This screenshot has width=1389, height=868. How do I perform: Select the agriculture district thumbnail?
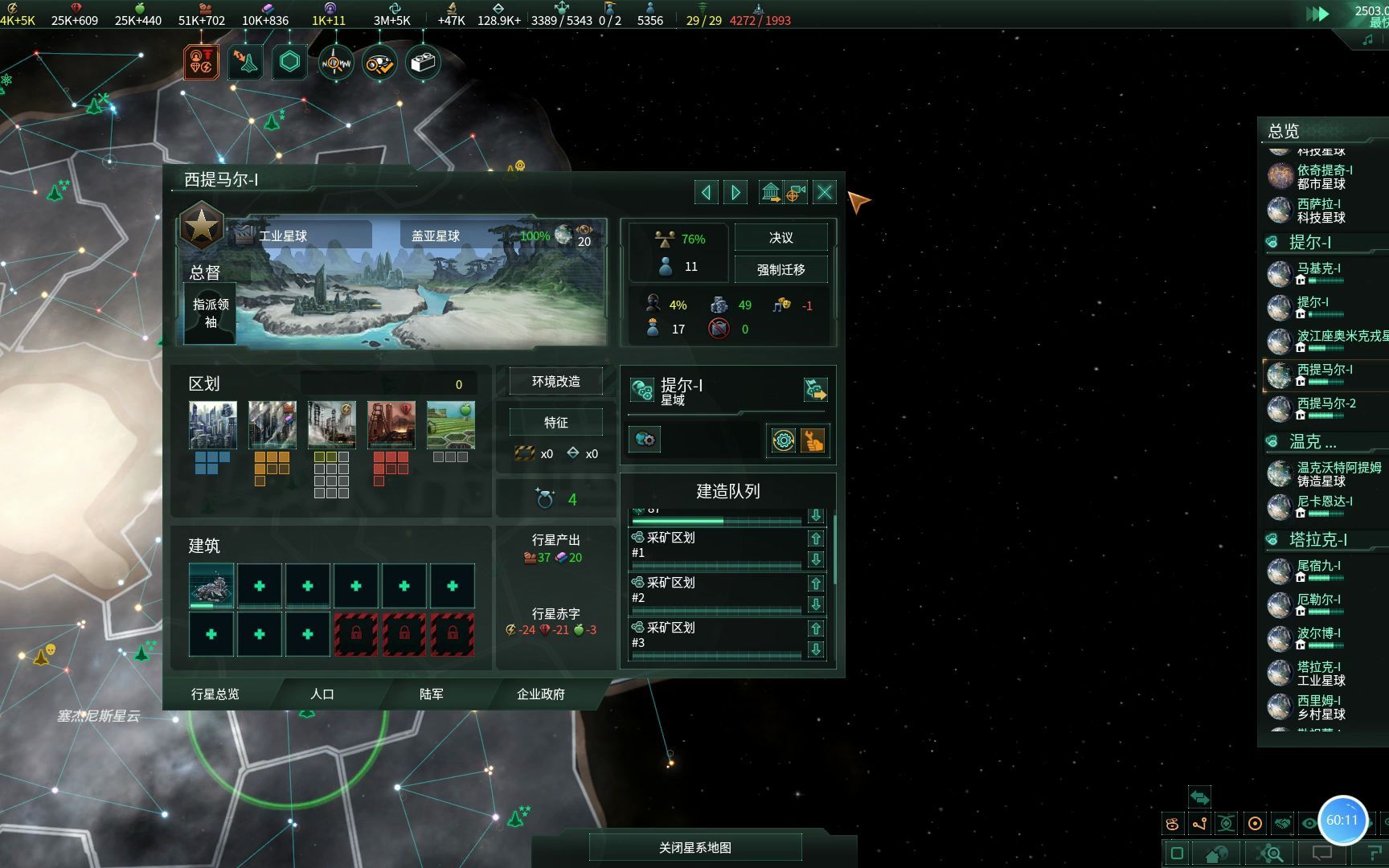pos(451,424)
